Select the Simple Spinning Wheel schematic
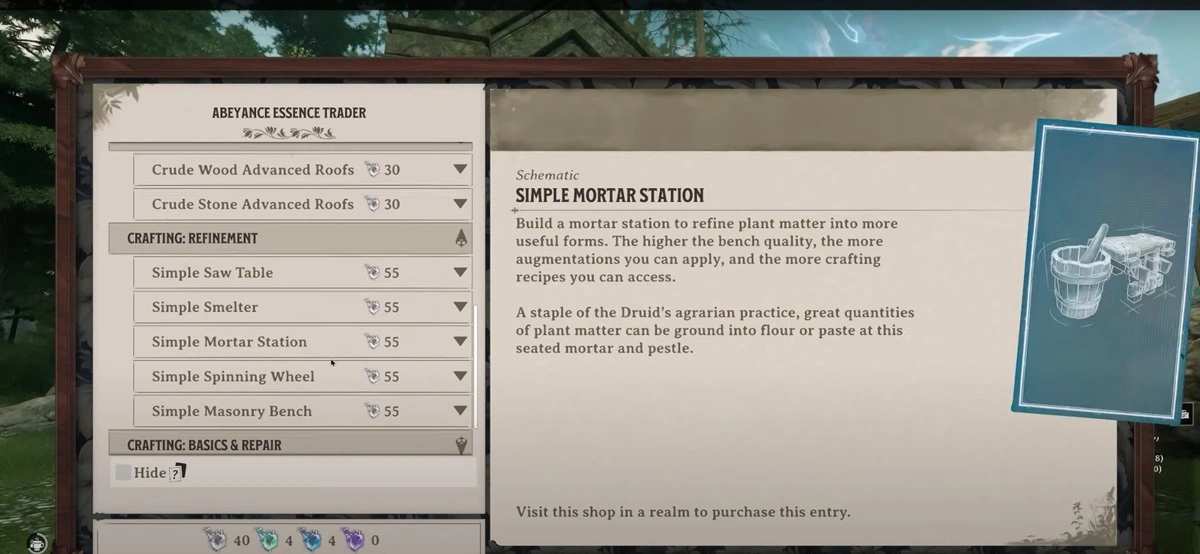Viewport: 1200px width, 554px height. [x=233, y=377]
